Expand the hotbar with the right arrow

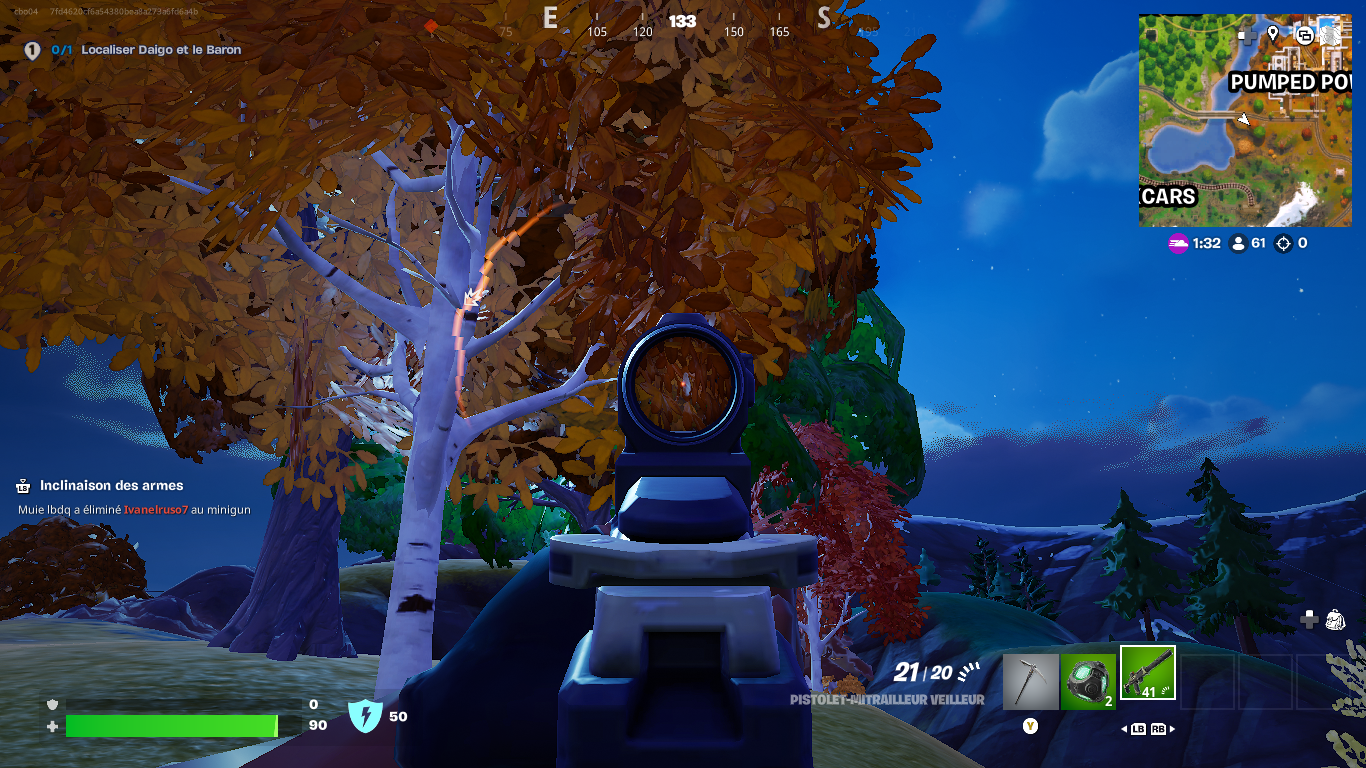tap(1172, 729)
